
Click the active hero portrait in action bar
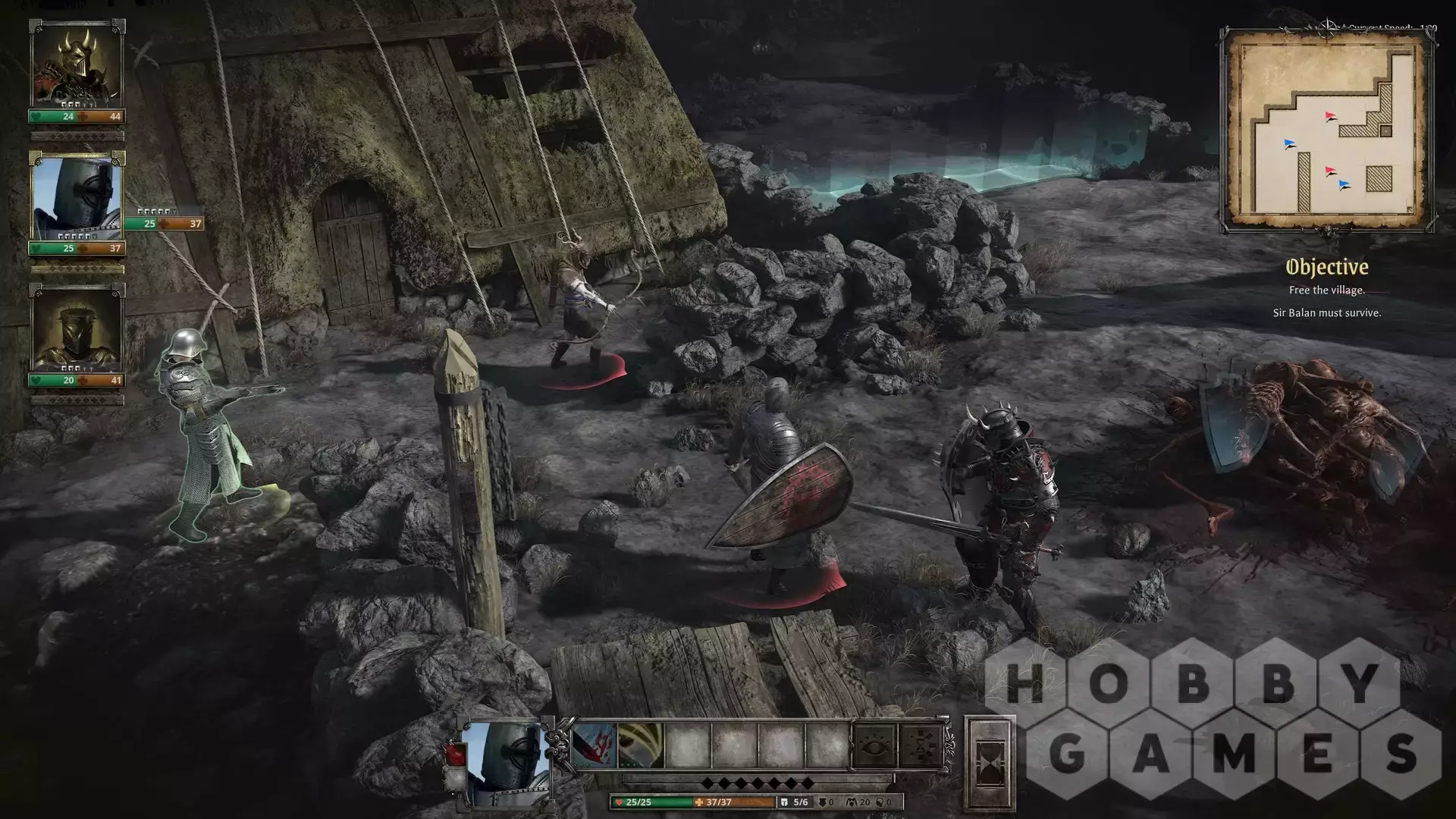coord(503,761)
